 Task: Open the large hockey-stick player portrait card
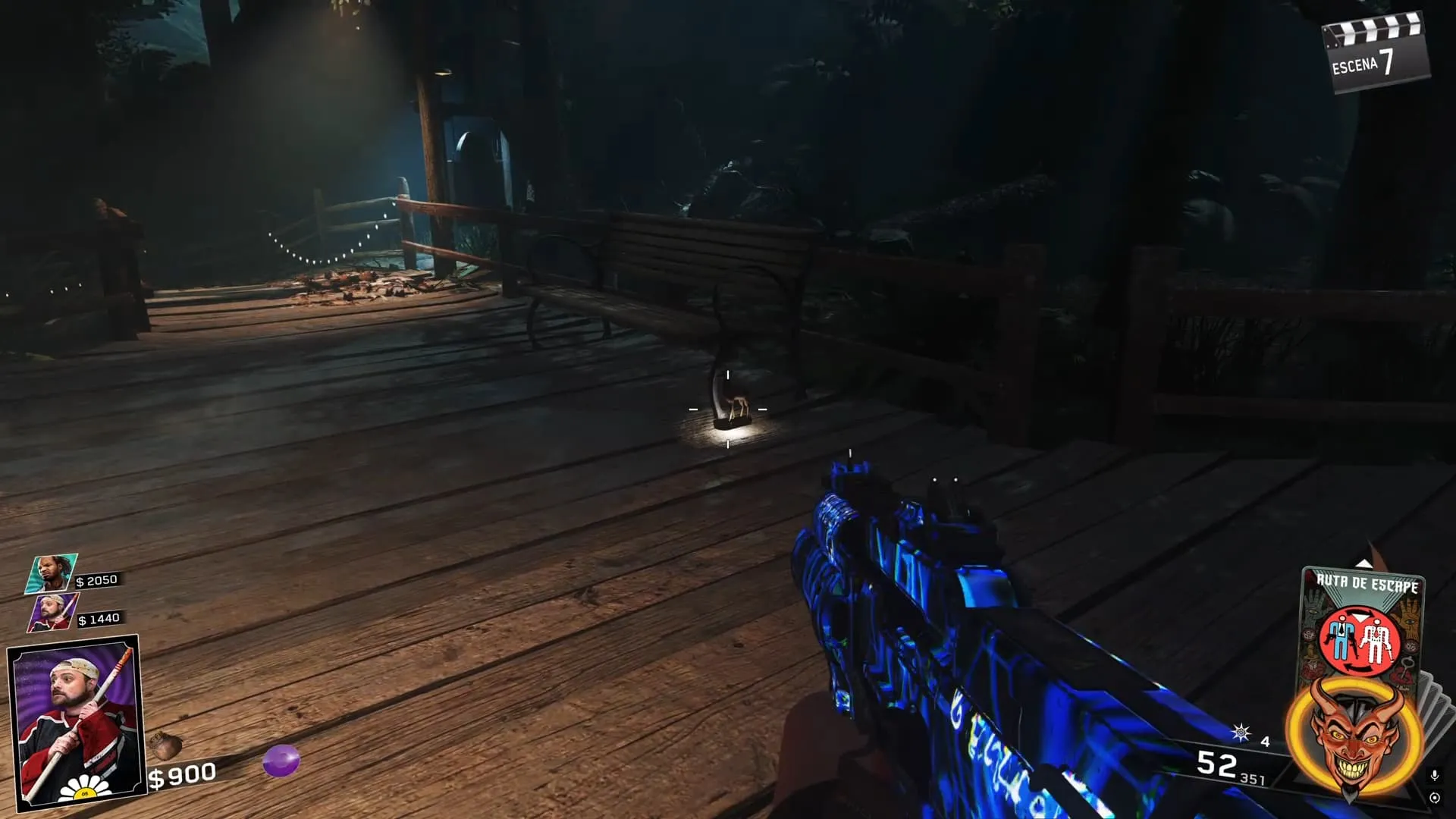tap(74, 720)
